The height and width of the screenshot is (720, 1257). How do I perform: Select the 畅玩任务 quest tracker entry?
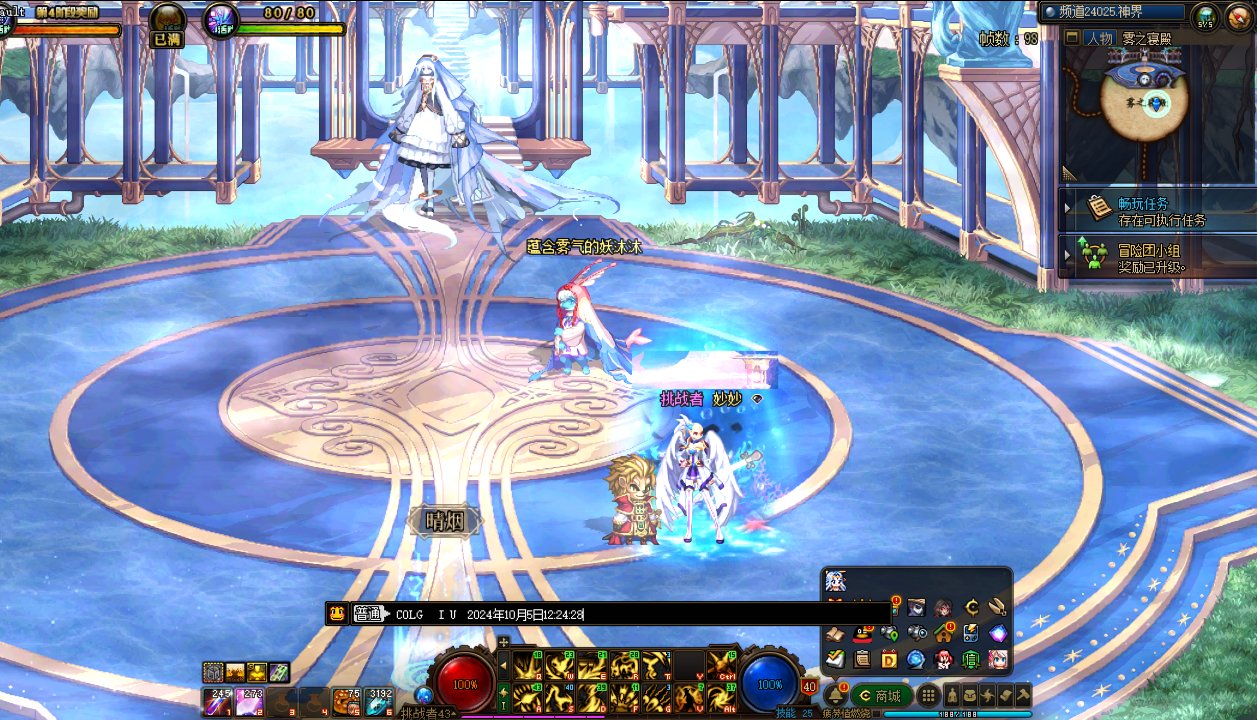(1150, 210)
